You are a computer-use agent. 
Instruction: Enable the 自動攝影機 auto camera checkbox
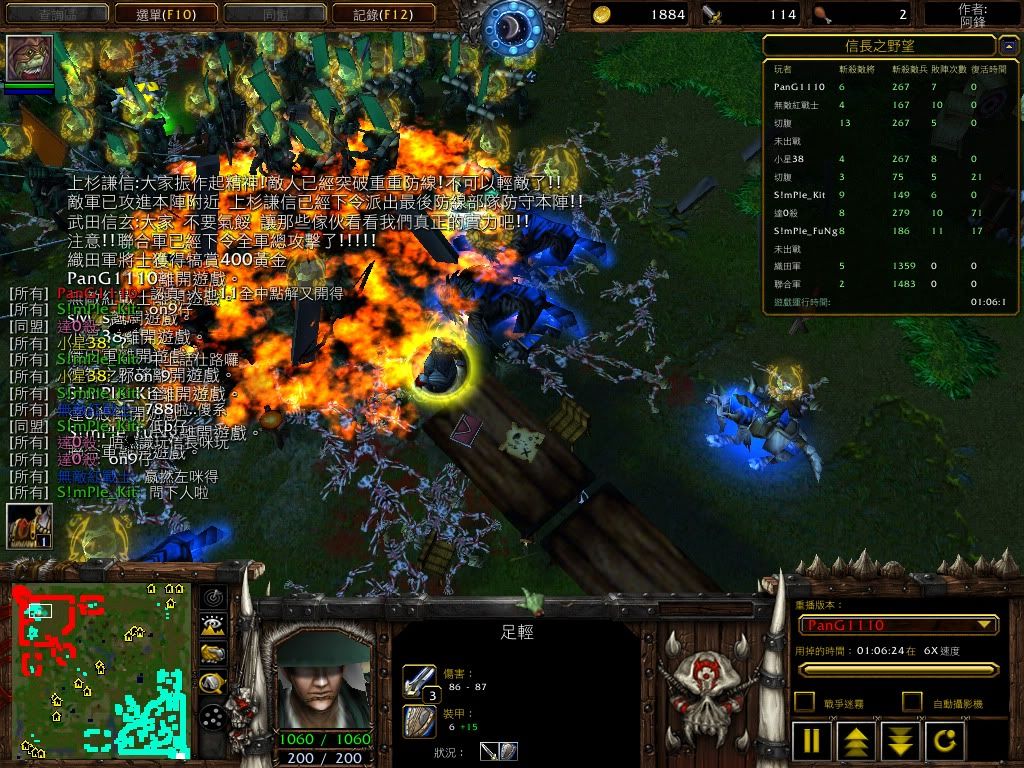tap(912, 702)
